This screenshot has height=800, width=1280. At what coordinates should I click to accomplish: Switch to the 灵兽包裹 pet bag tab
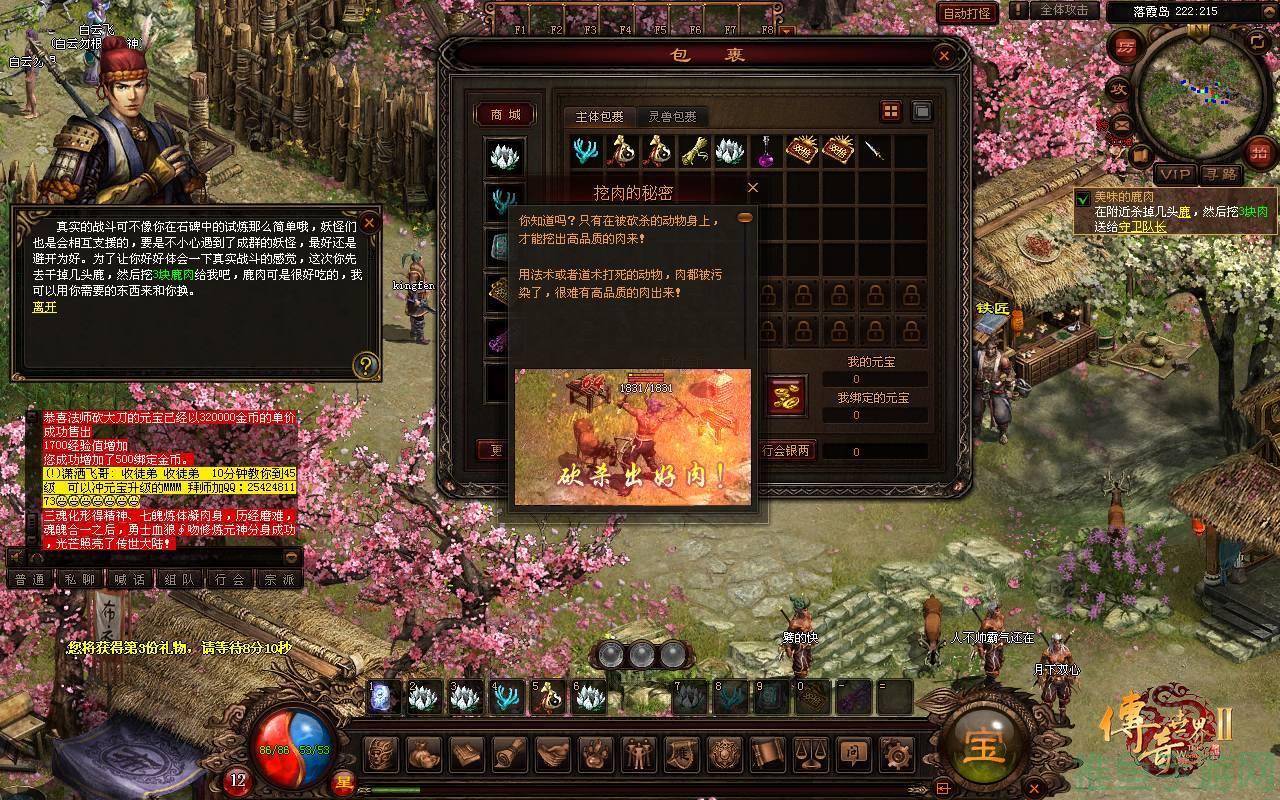[673, 115]
